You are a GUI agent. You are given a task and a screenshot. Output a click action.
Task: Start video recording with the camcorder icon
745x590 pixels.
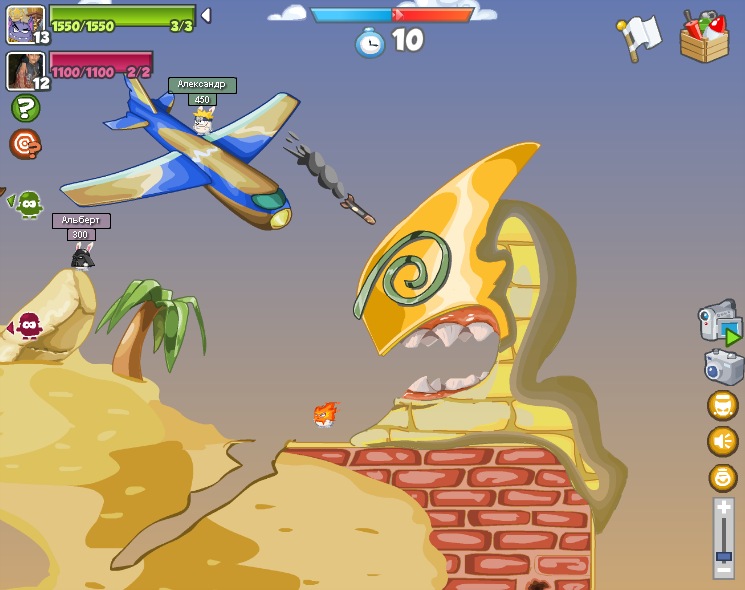[719, 323]
